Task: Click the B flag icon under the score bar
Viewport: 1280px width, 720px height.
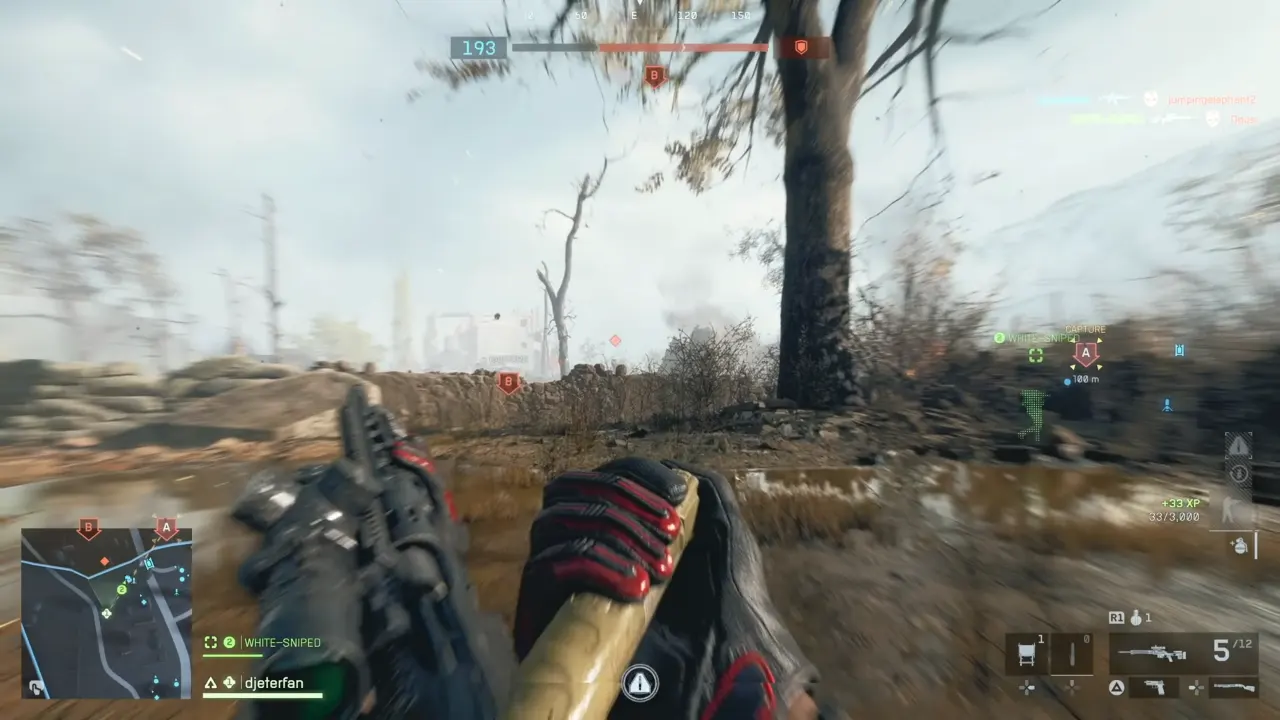Action: 655,76
